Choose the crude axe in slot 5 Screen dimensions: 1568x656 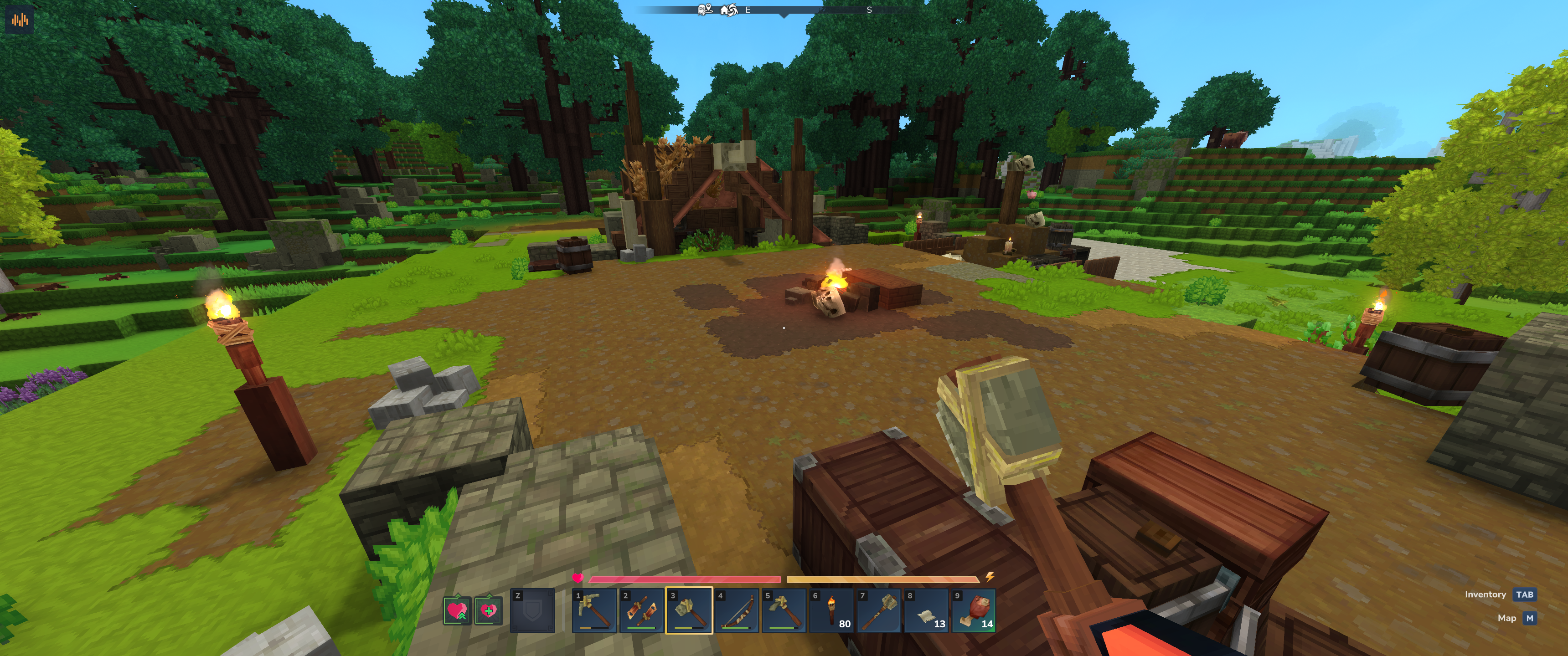[x=784, y=611]
